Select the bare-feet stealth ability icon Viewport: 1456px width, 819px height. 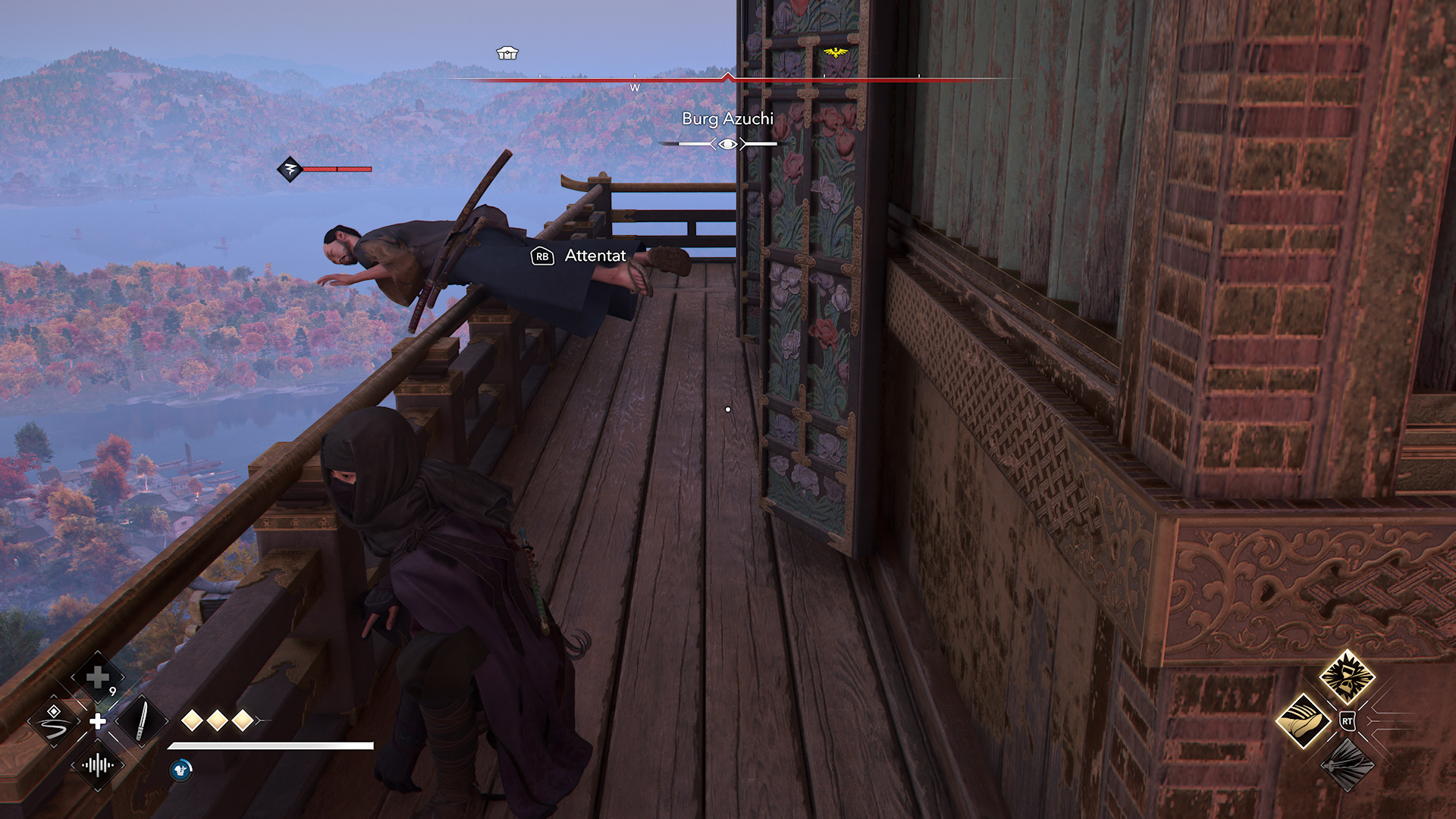point(1304,720)
